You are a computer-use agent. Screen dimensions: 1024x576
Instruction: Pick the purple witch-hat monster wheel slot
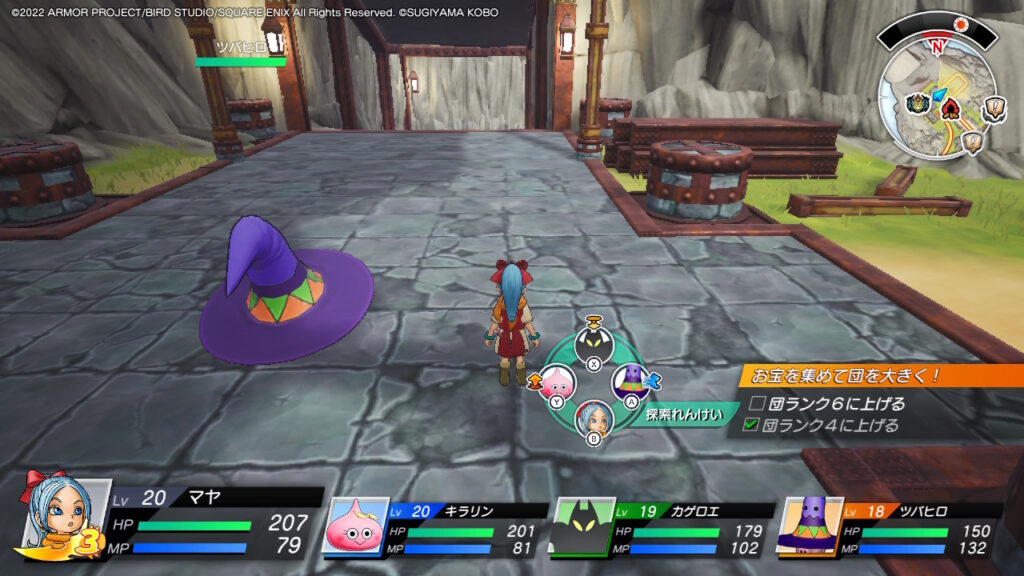[631, 381]
